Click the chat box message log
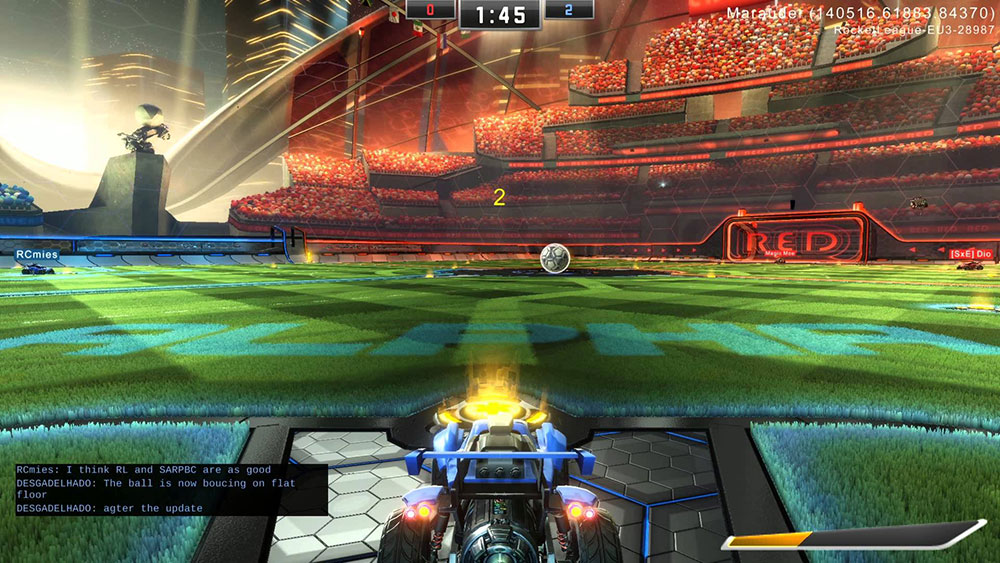1000x563 pixels. 171,489
